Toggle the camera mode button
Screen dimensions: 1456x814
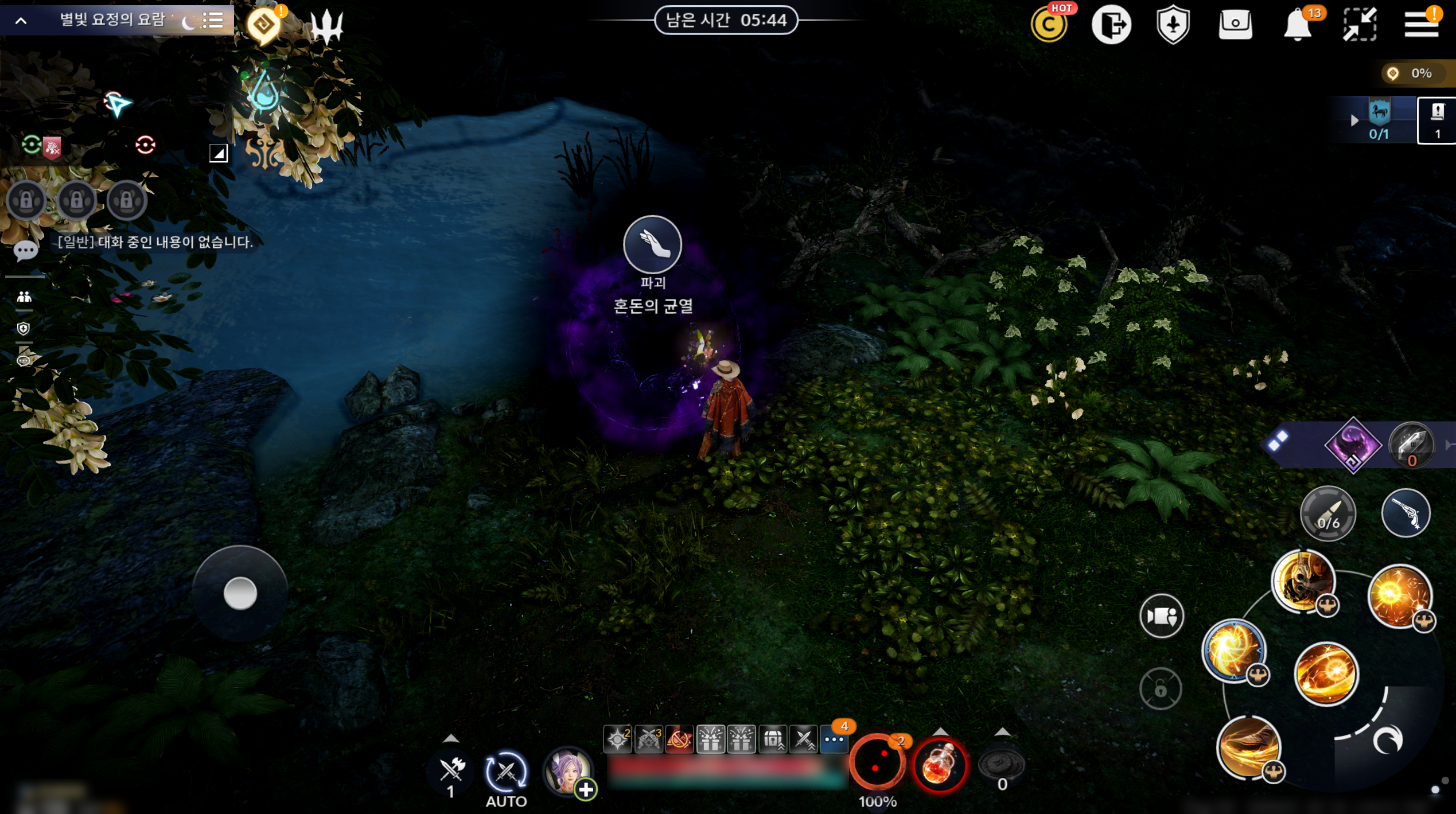(x=1161, y=616)
